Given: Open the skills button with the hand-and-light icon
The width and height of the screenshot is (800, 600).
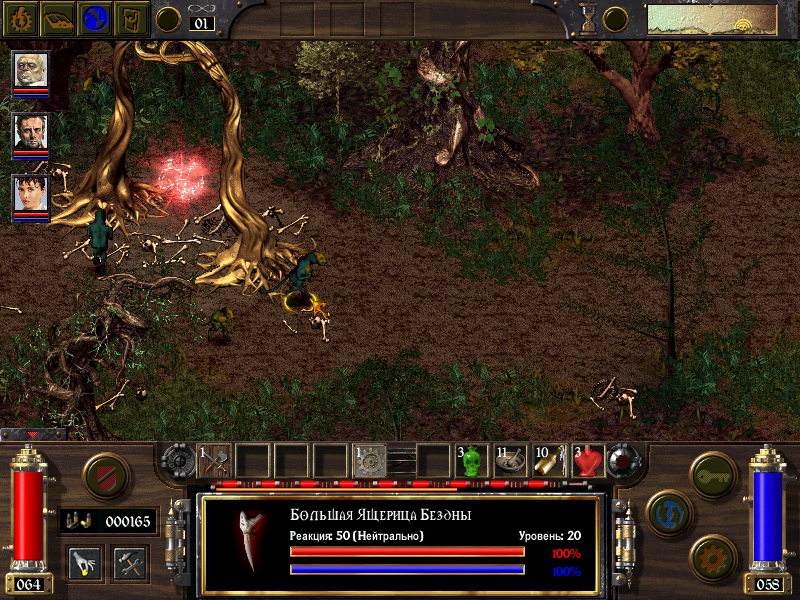Looking at the screenshot, I should (84, 562).
